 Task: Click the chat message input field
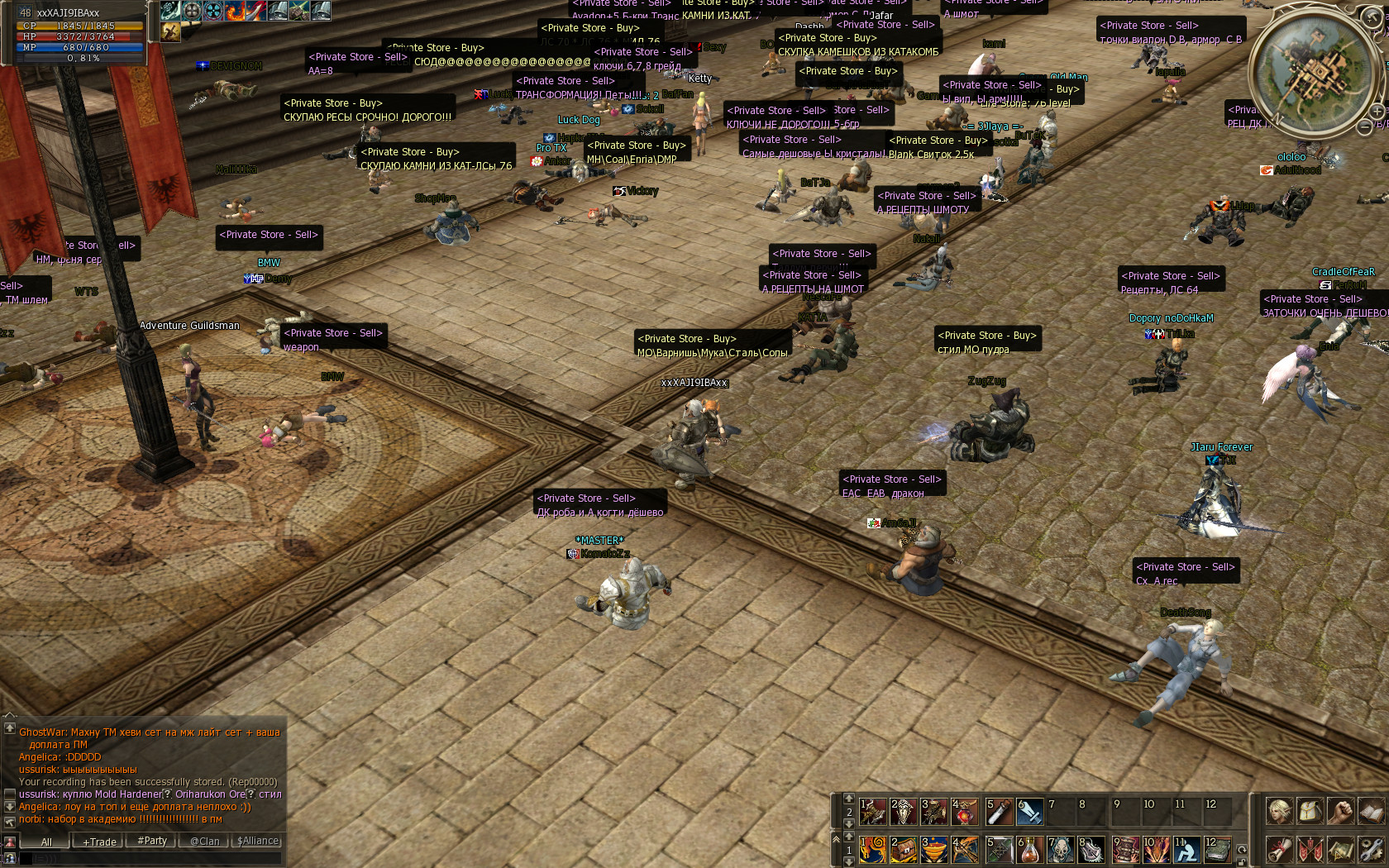pos(149,860)
